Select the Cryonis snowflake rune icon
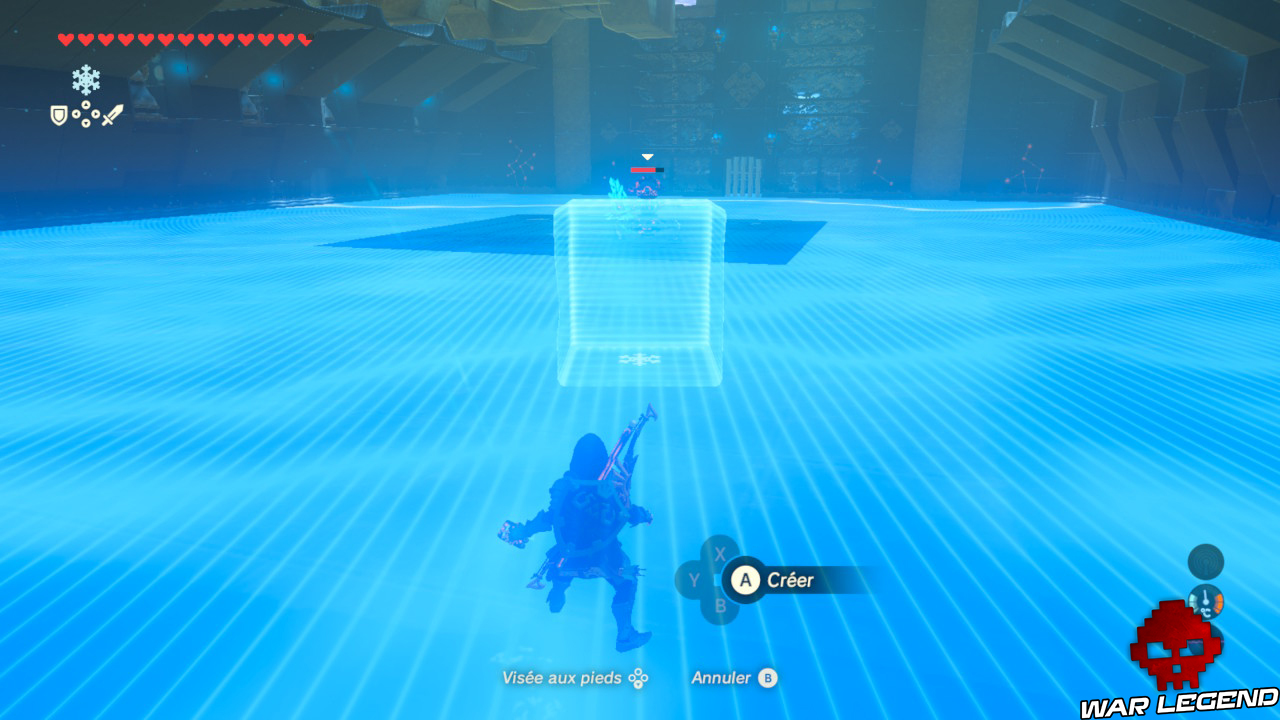The image size is (1280, 720). coord(85,79)
